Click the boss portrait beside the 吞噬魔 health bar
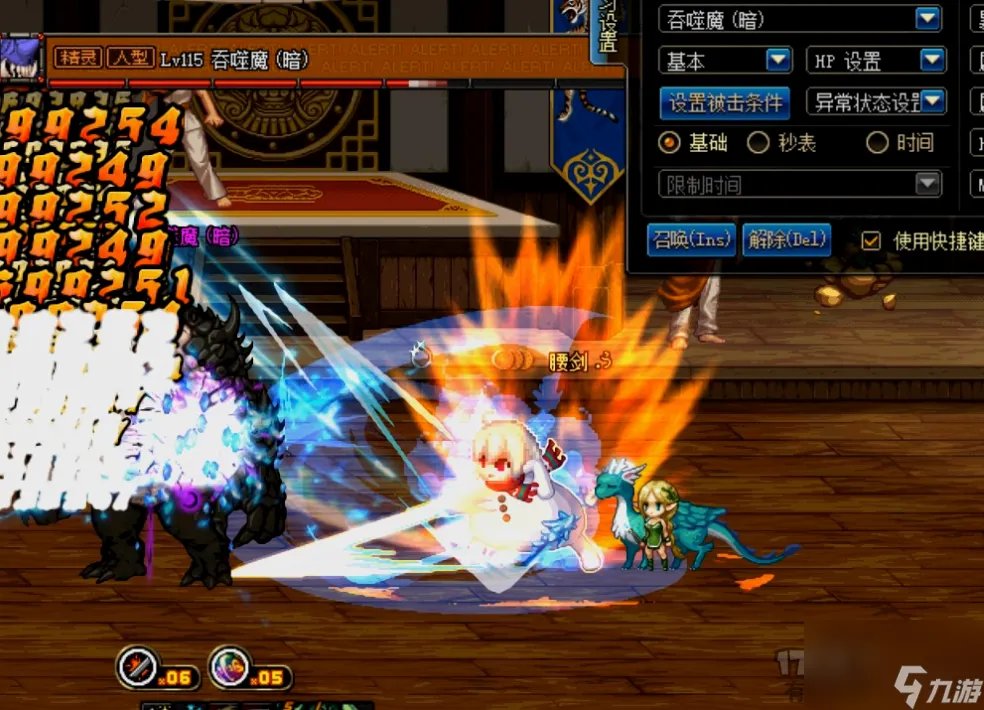The width and height of the screenshot is (984, 710). tap(20, 55)
